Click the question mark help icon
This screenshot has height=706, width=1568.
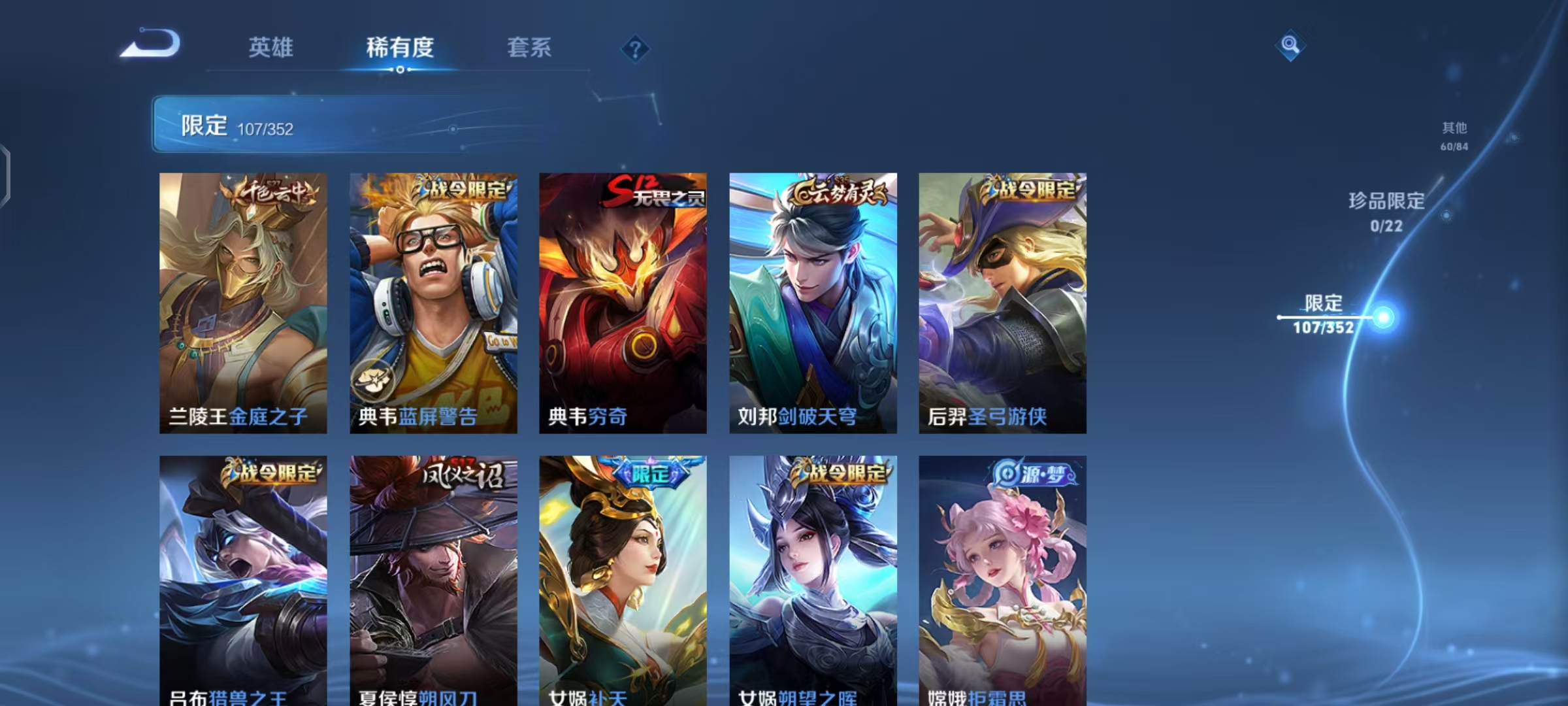click(635, 48)
